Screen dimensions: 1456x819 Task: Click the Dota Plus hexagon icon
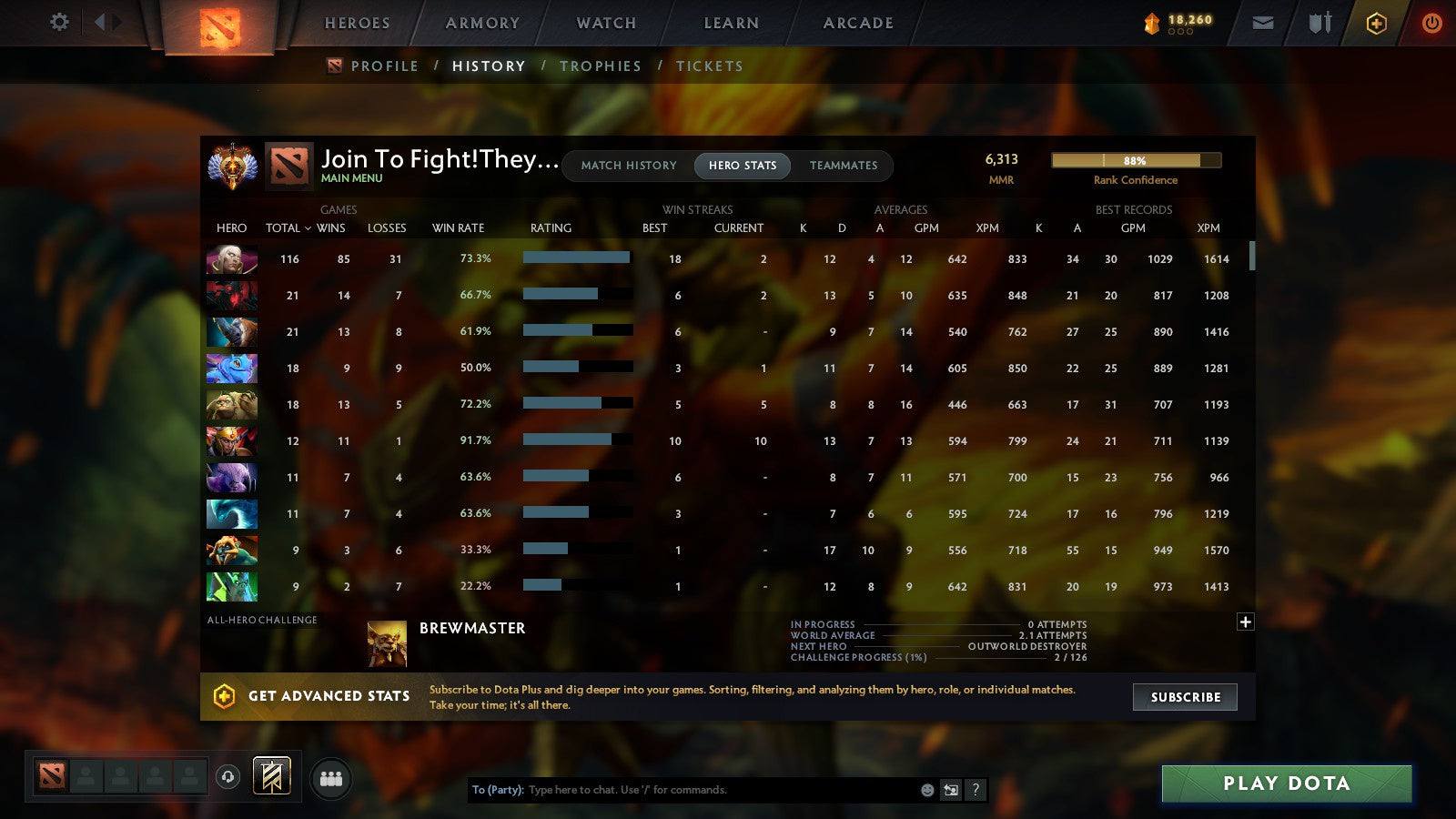(1376, 23)
